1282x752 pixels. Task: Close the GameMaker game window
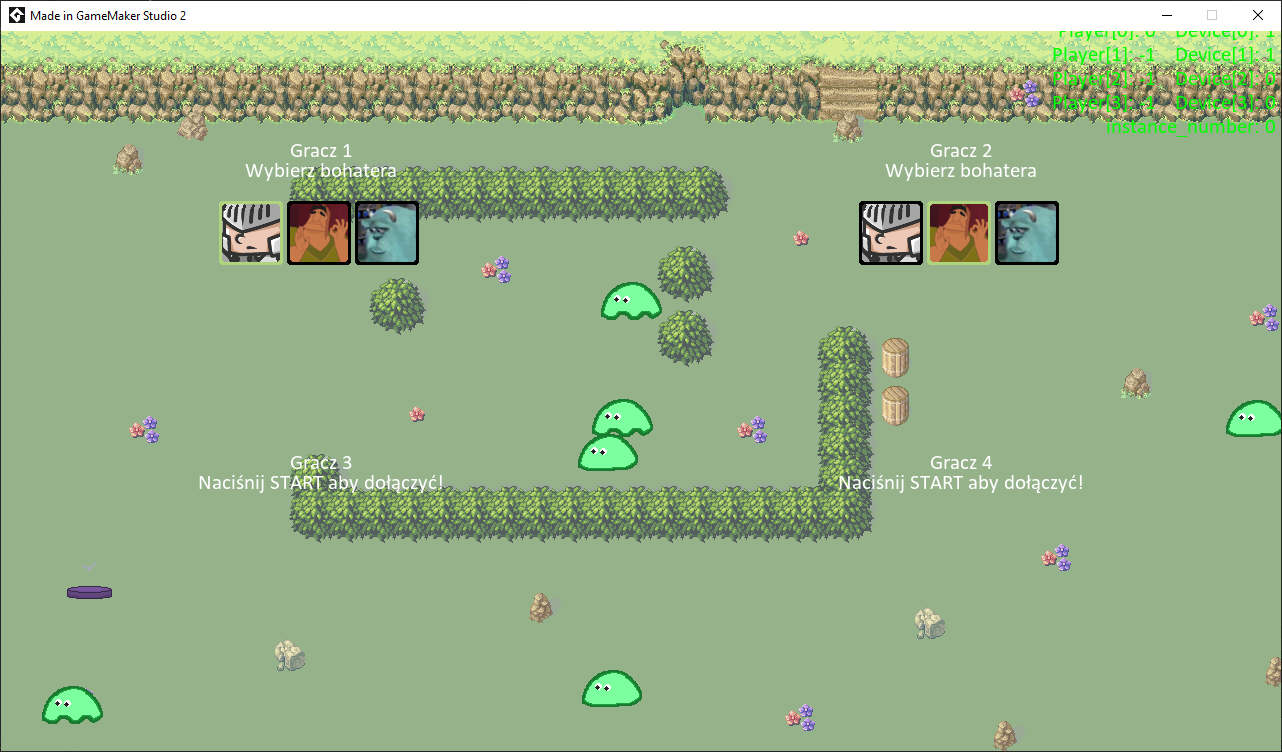[x=1258, y=15]
